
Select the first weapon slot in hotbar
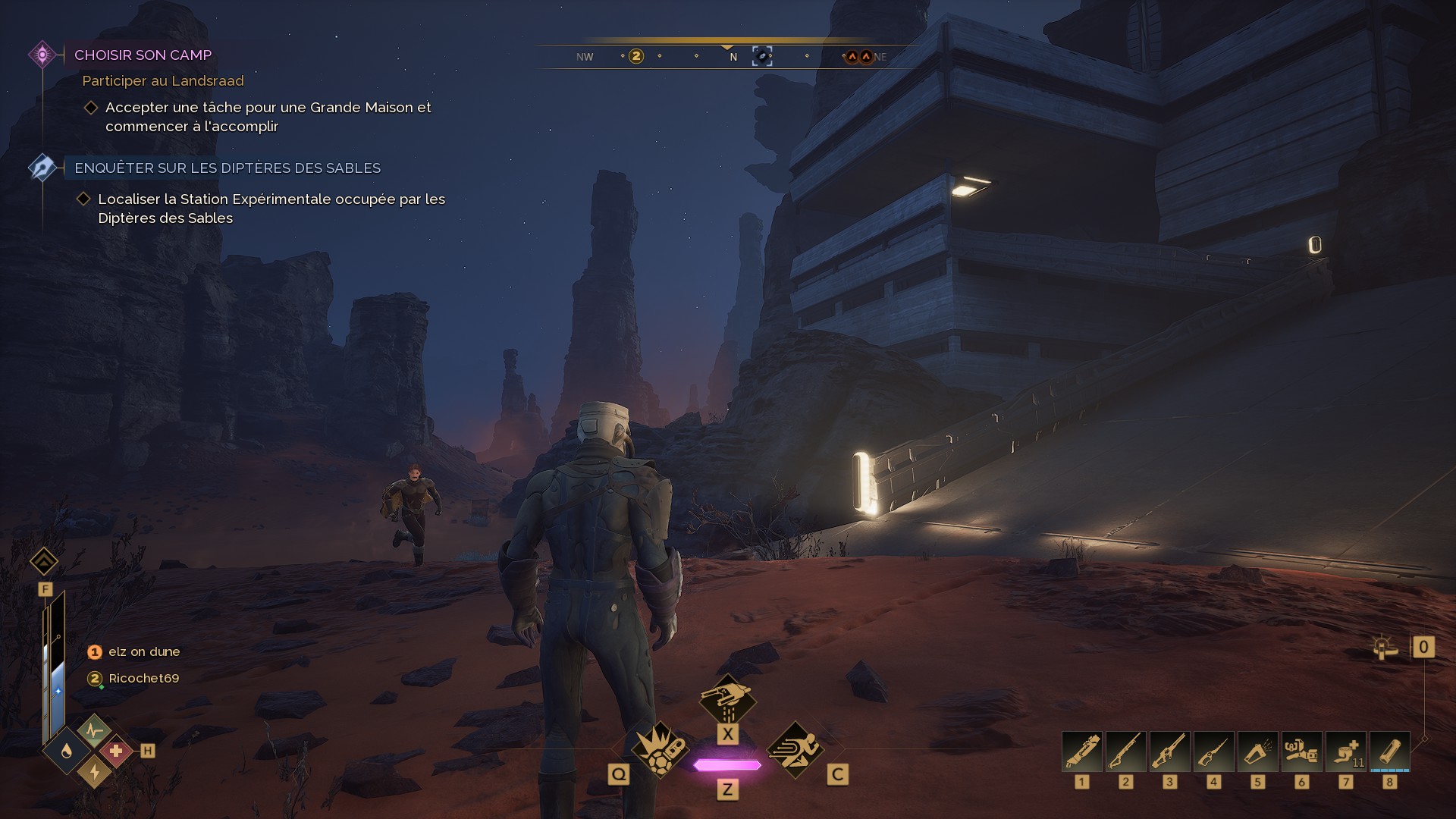1082,752
